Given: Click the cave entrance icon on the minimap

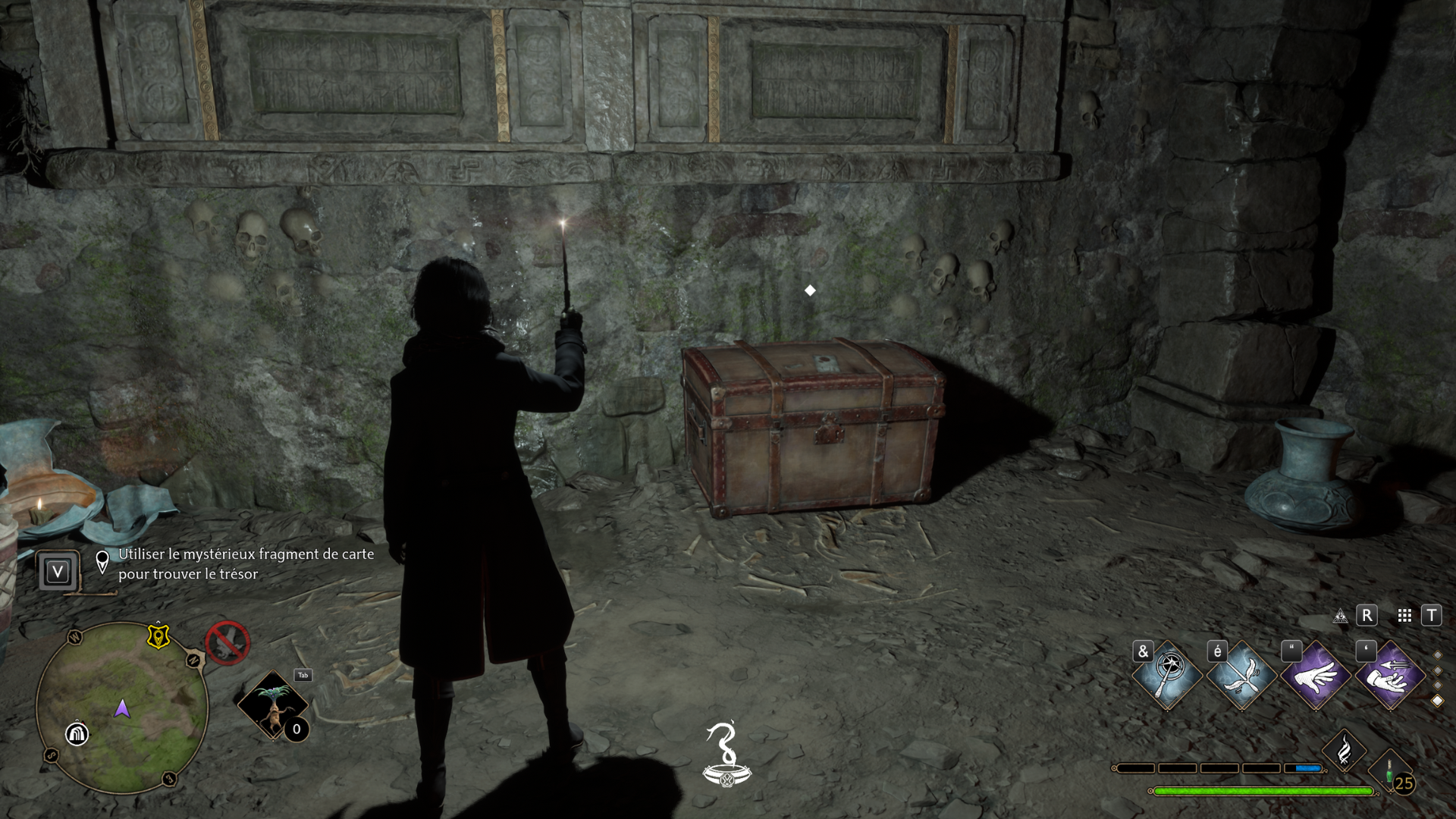Looking at the screenshot, I should pos(77,734).
